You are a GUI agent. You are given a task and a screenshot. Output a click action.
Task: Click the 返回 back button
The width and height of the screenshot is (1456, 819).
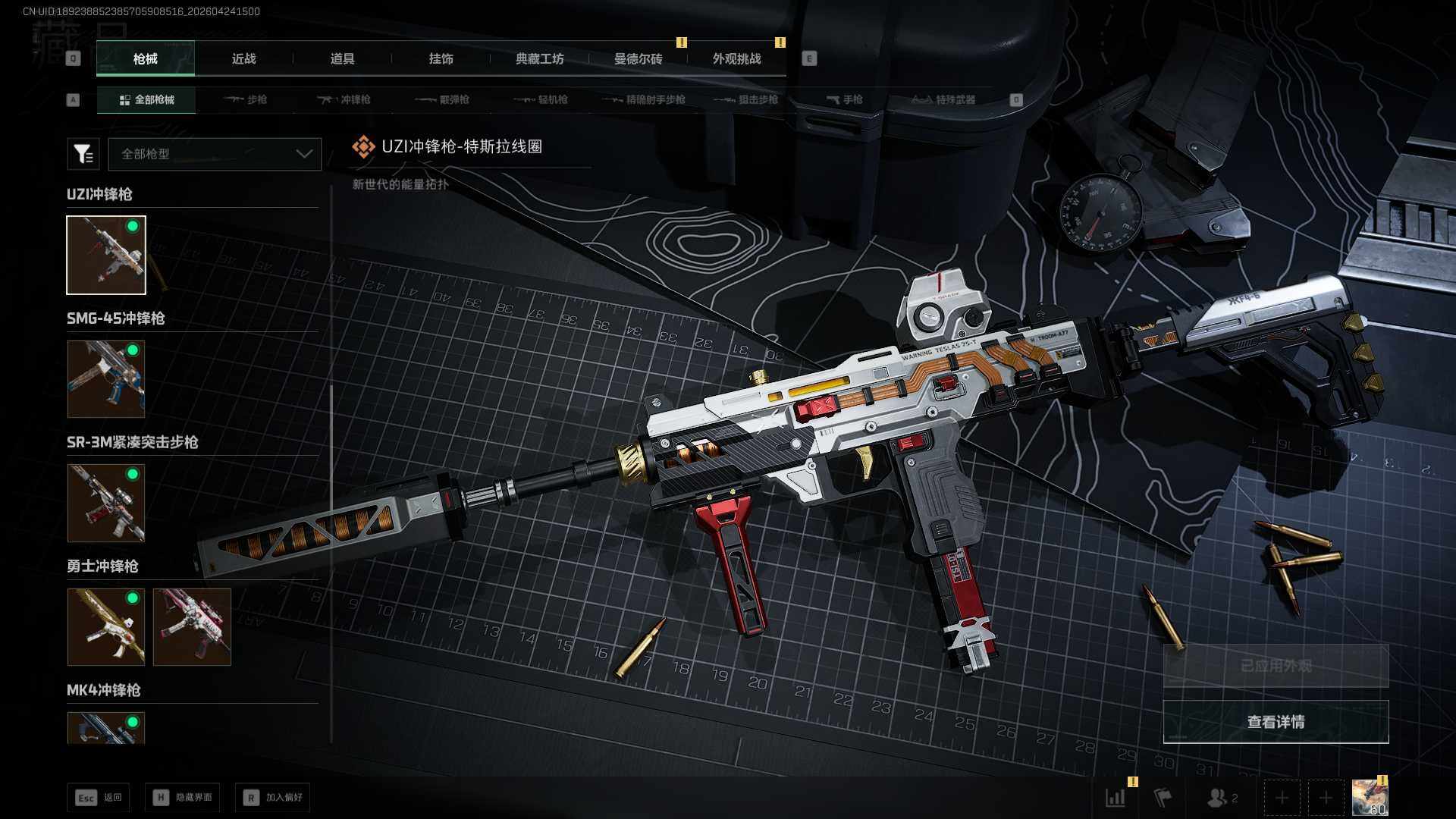pyautogui.click(x=99, y=798)
